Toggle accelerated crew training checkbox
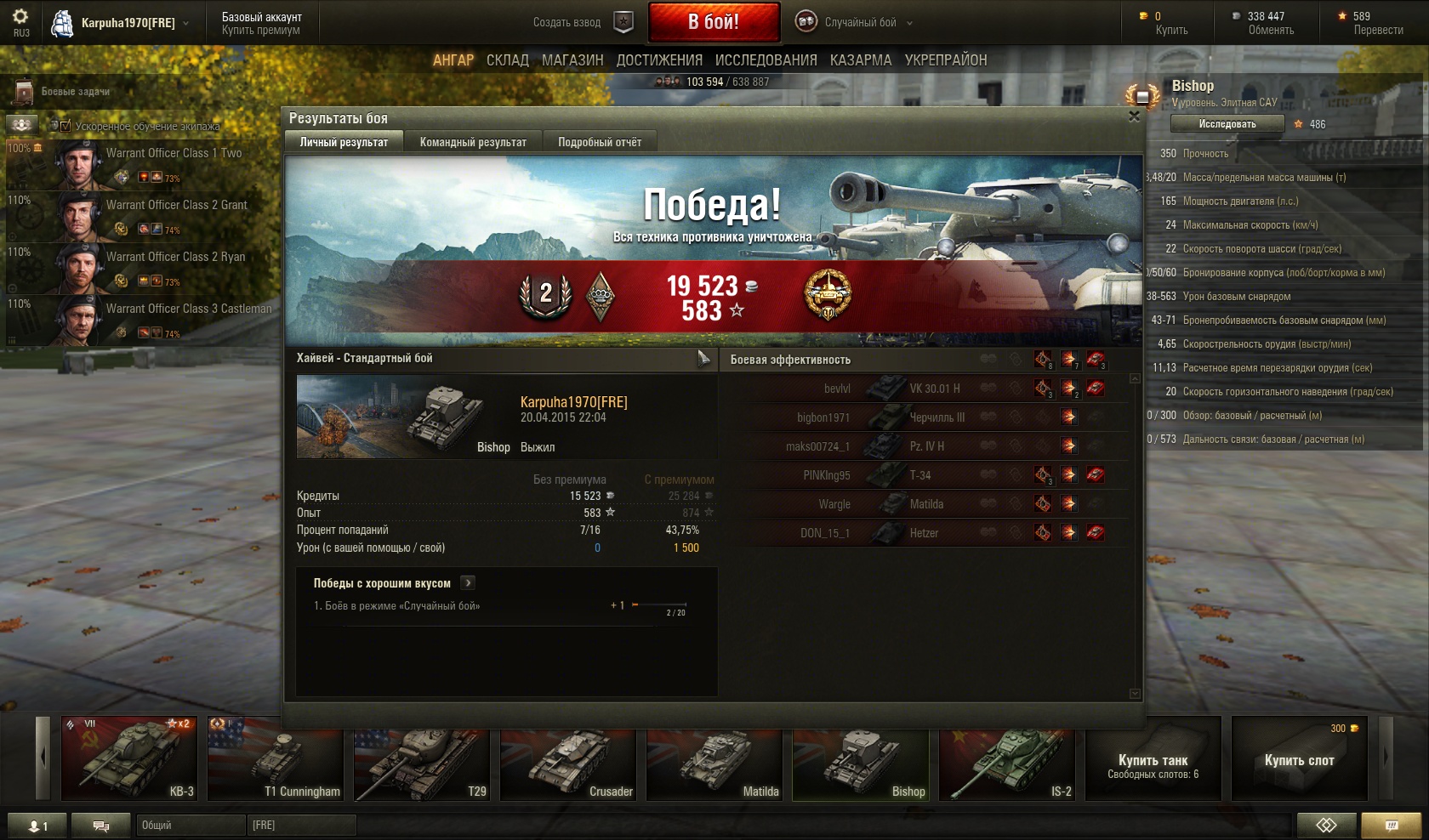The width and height of the screenshot is (1429, 840). pos(65,126)
